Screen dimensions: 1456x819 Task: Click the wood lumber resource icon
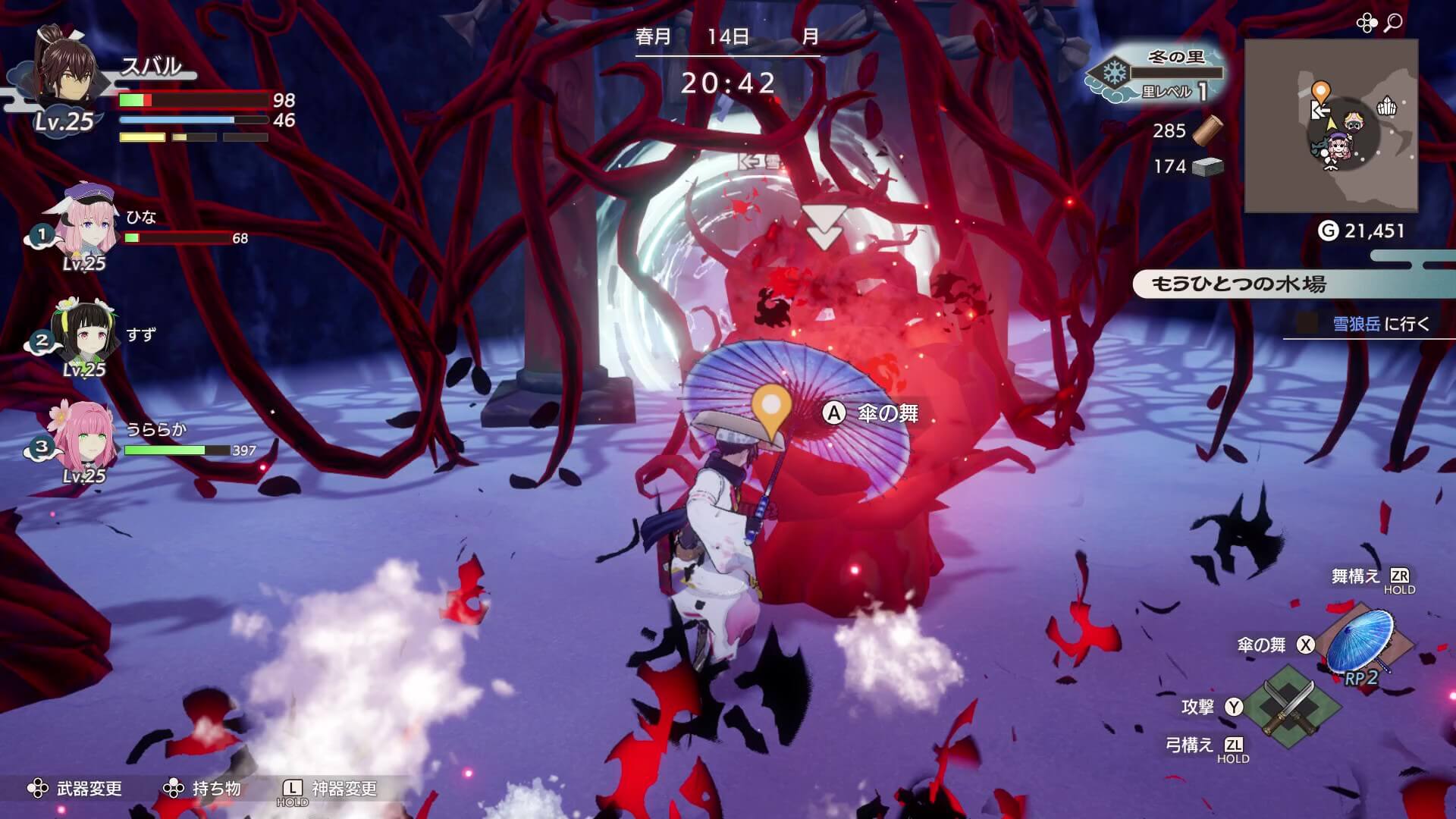1207,130
